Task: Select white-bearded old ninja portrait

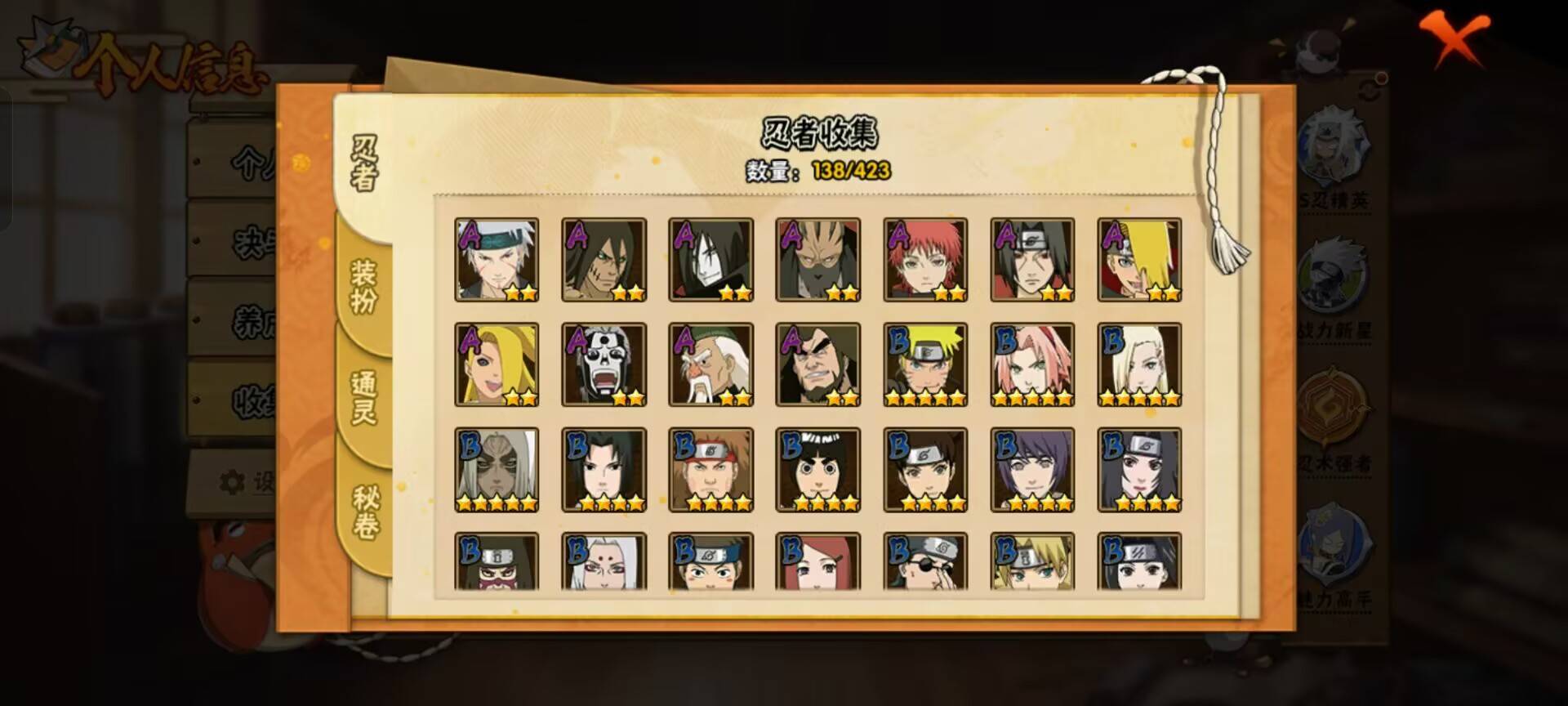Action: click(x=710, y=364)
